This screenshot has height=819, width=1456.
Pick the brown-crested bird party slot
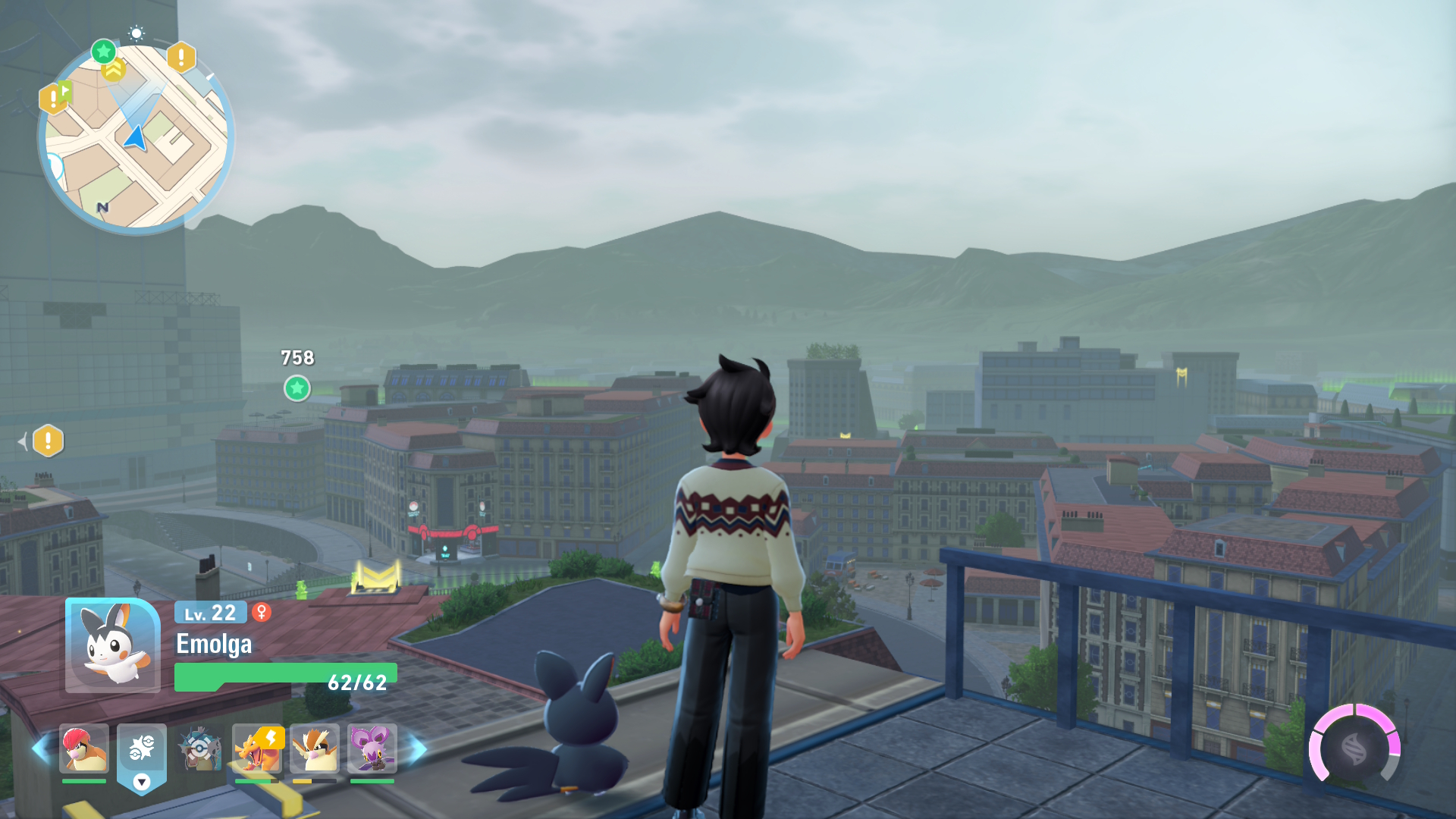click(x=315, y=748)
